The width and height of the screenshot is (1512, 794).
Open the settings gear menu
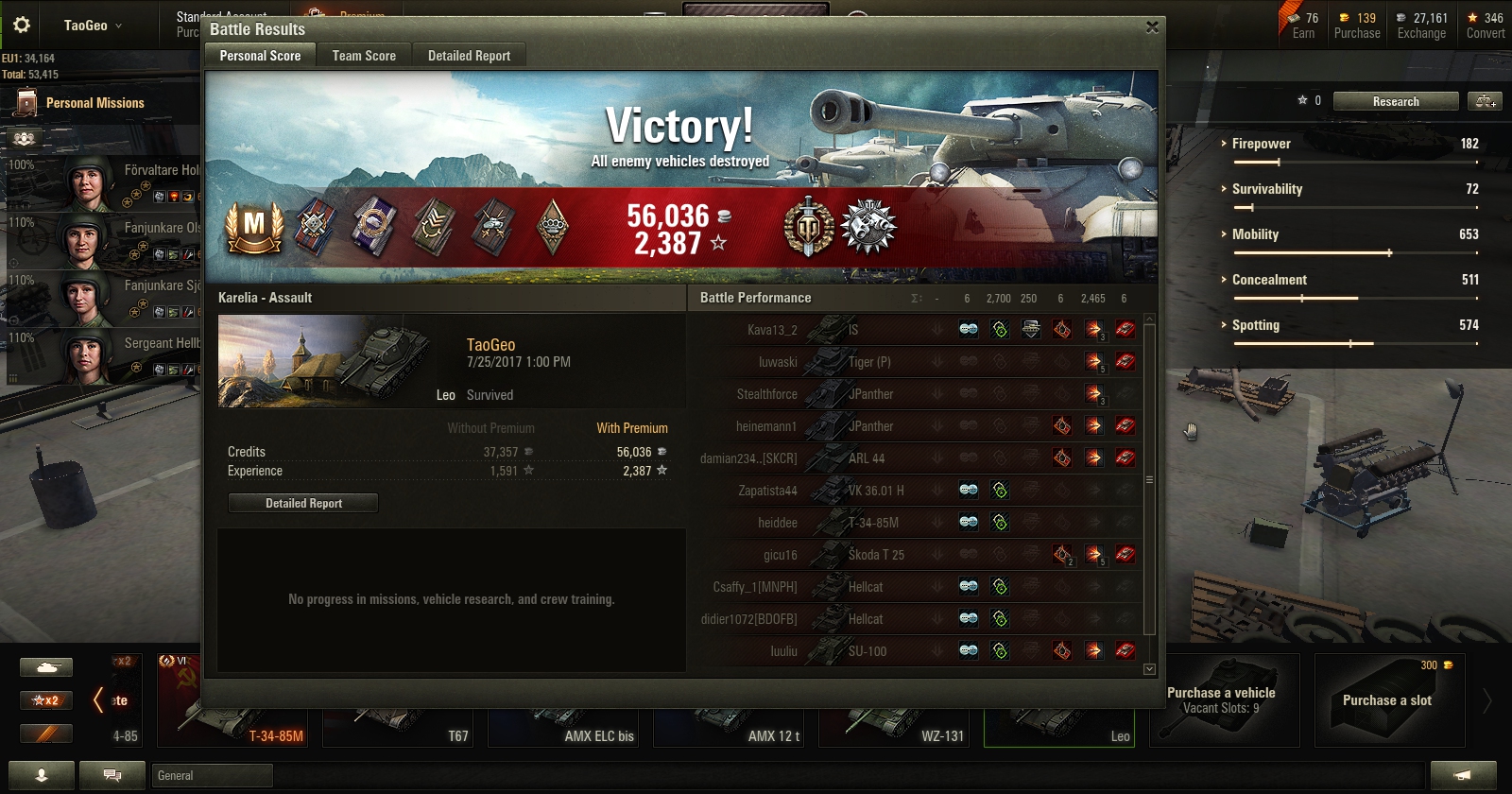22,25
